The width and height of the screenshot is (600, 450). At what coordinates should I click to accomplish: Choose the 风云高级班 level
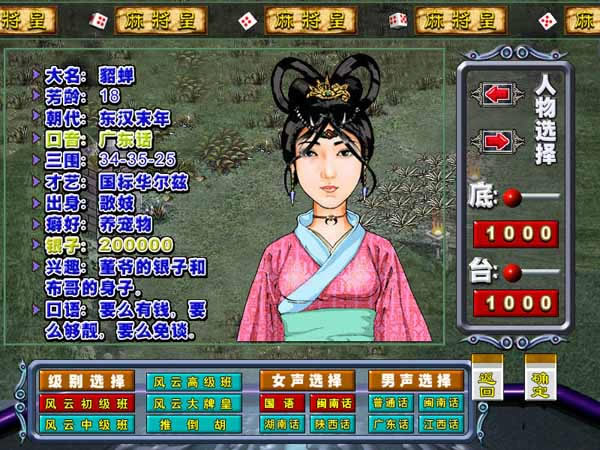pyautogui.click(x=194, y=381)
